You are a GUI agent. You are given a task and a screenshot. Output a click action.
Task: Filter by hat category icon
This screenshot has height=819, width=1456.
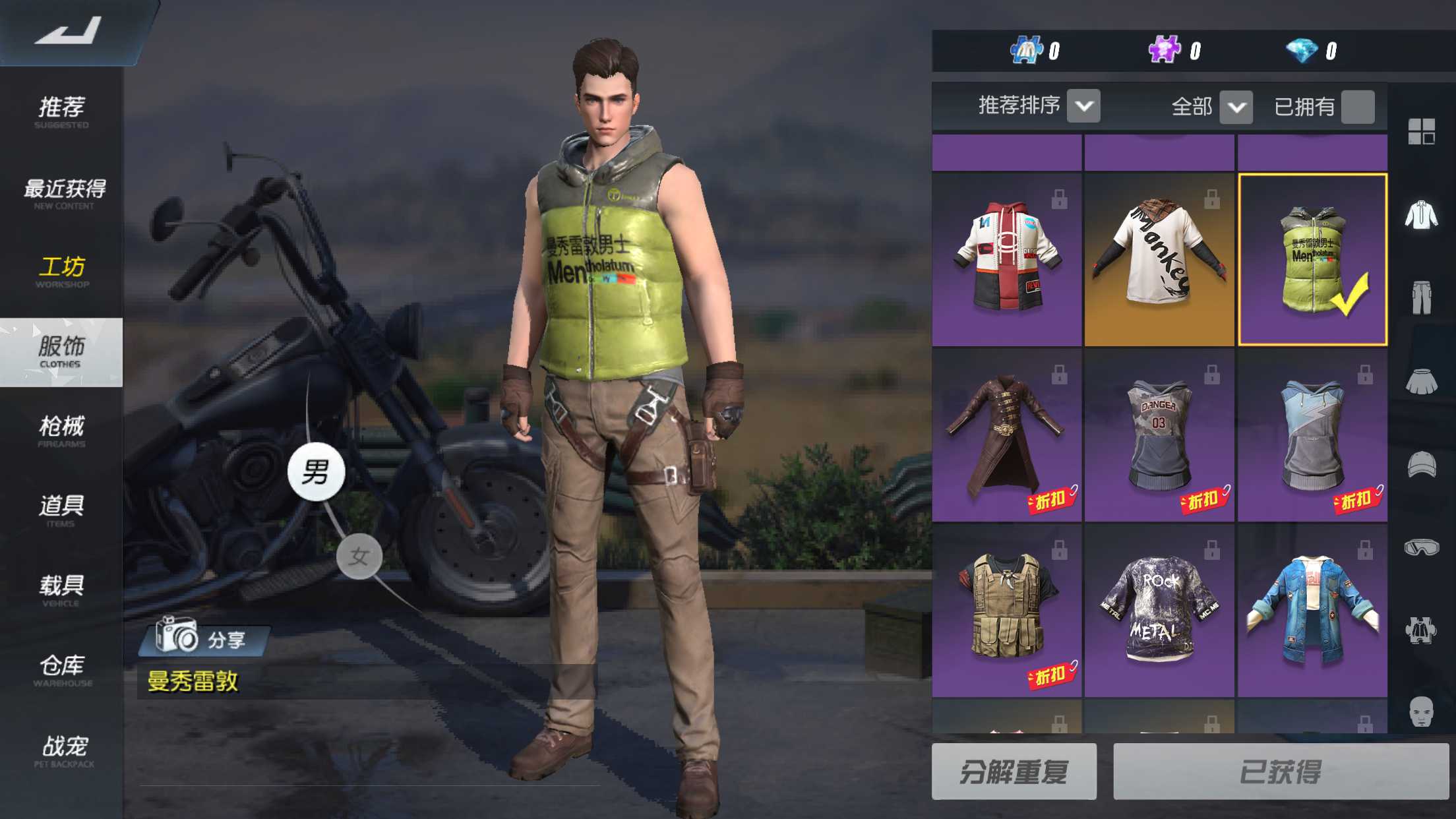click(1421, 464)
